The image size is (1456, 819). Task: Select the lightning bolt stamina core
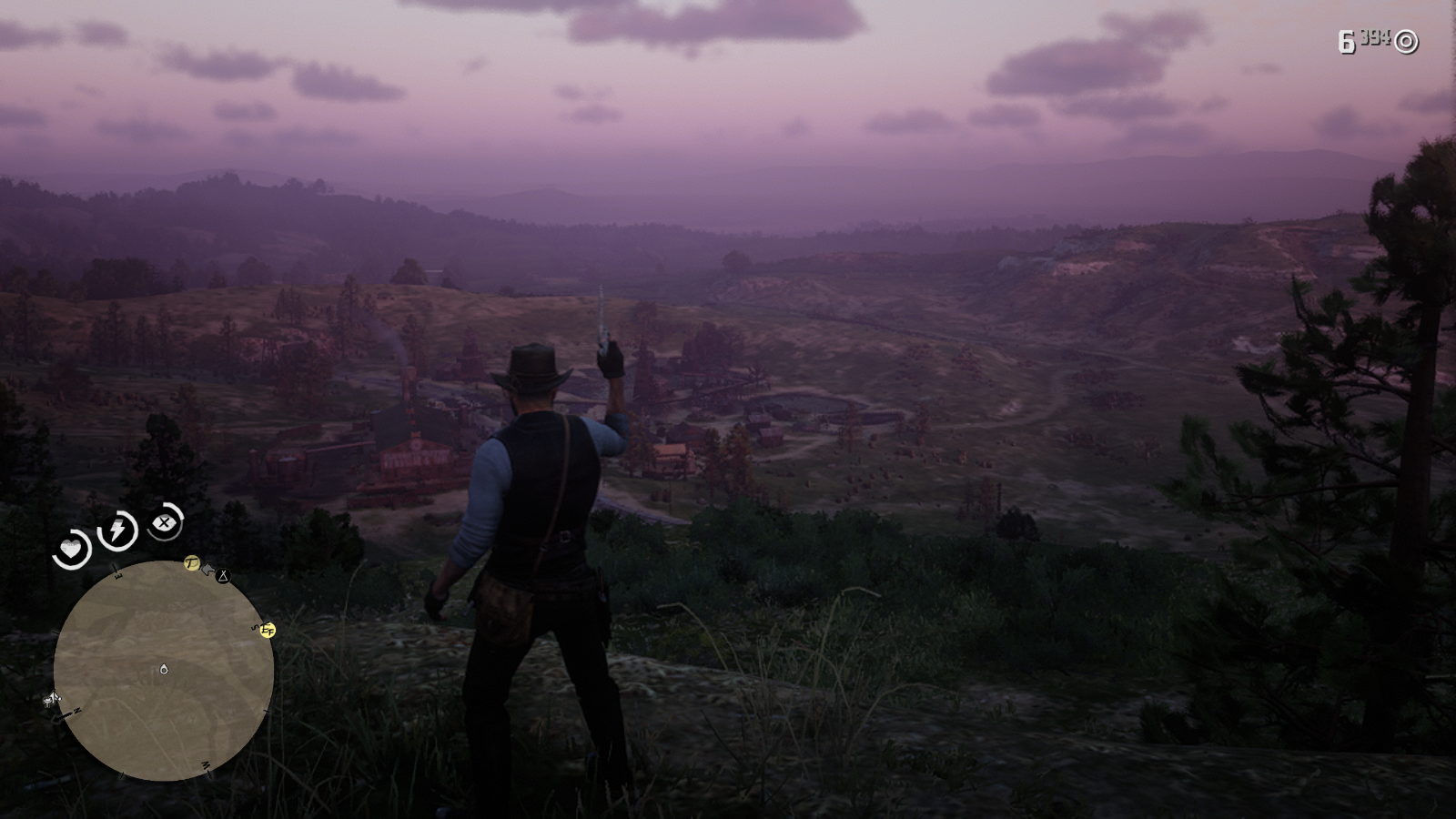point(117,531)
